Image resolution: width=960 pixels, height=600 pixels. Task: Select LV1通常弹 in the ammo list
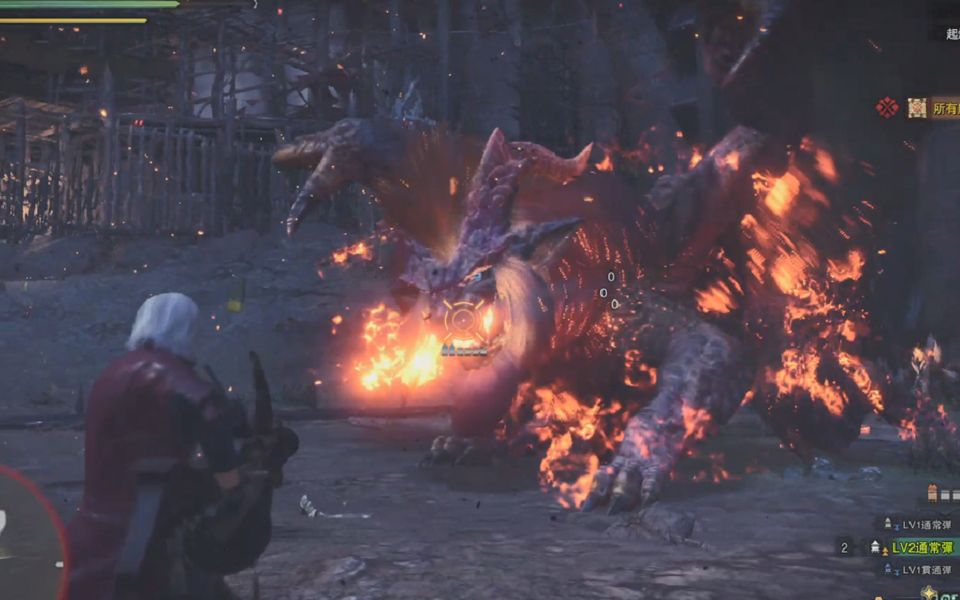(x=918, y=525)
